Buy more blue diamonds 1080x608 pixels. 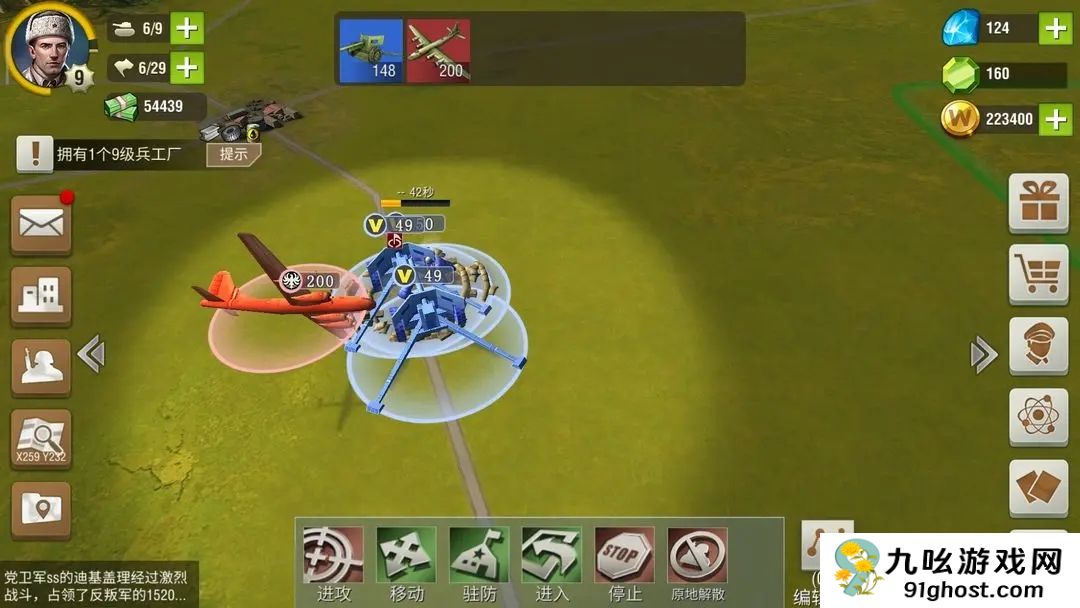(1055, 29)
